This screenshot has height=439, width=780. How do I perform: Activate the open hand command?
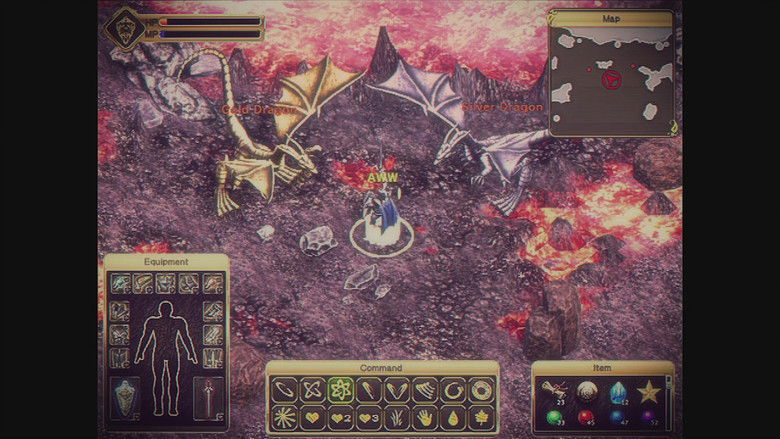click(425, 418)
